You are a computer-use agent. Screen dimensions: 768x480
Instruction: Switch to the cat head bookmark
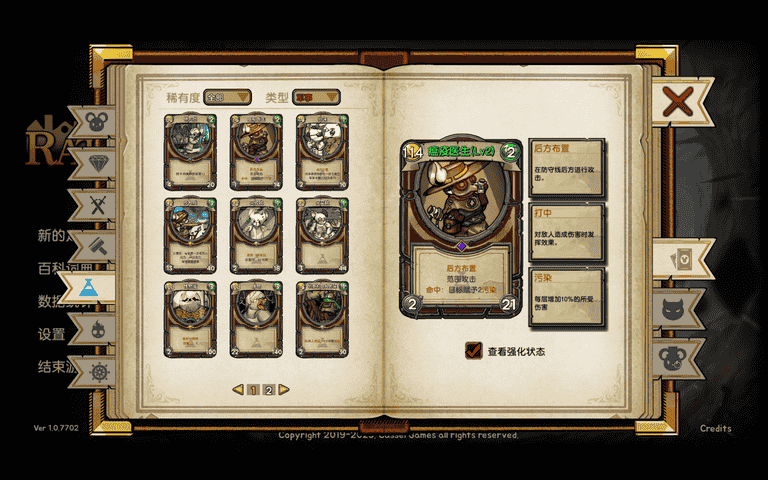678,308
